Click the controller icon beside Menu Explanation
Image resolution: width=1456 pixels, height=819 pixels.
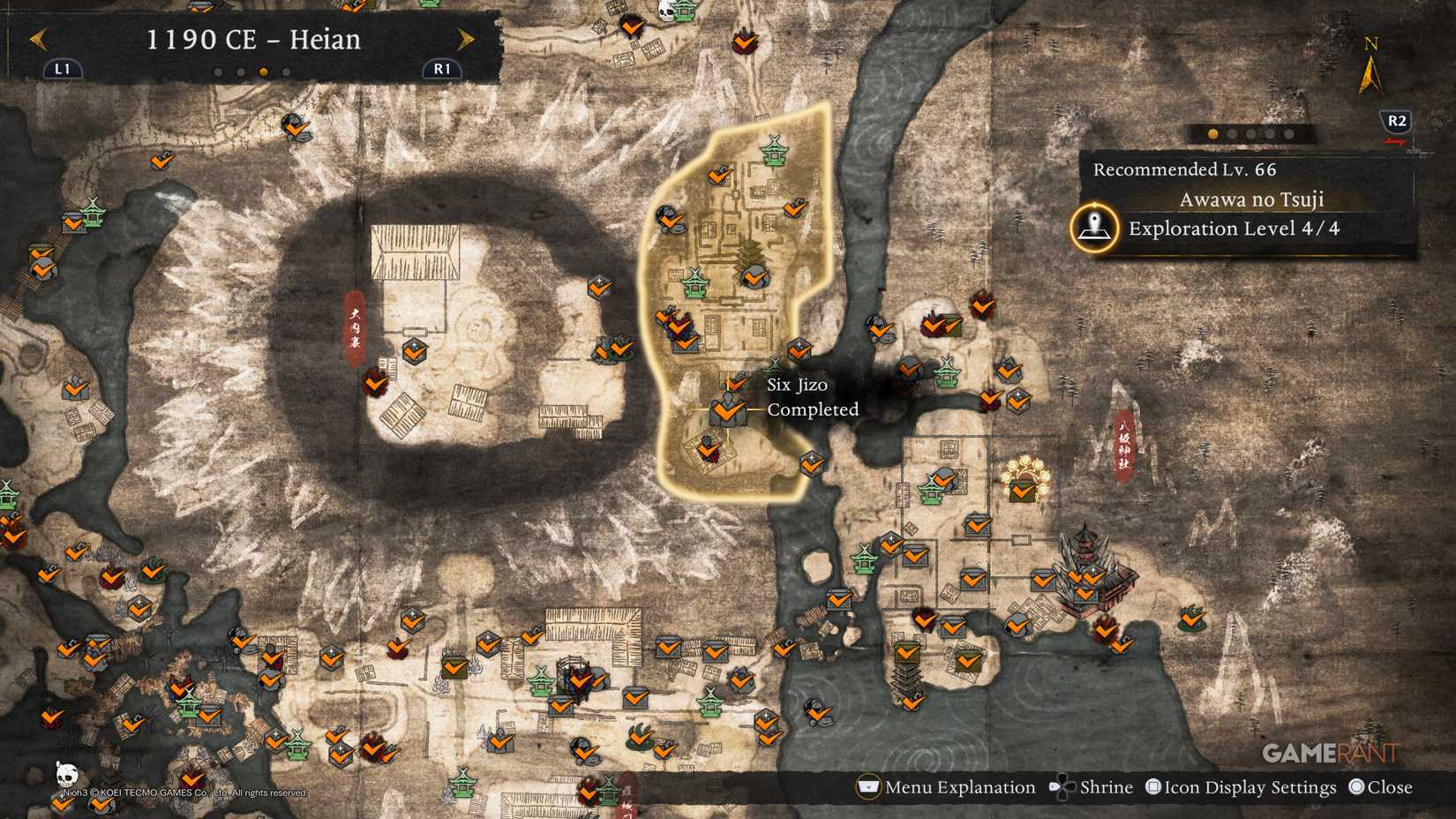point(867,786)
